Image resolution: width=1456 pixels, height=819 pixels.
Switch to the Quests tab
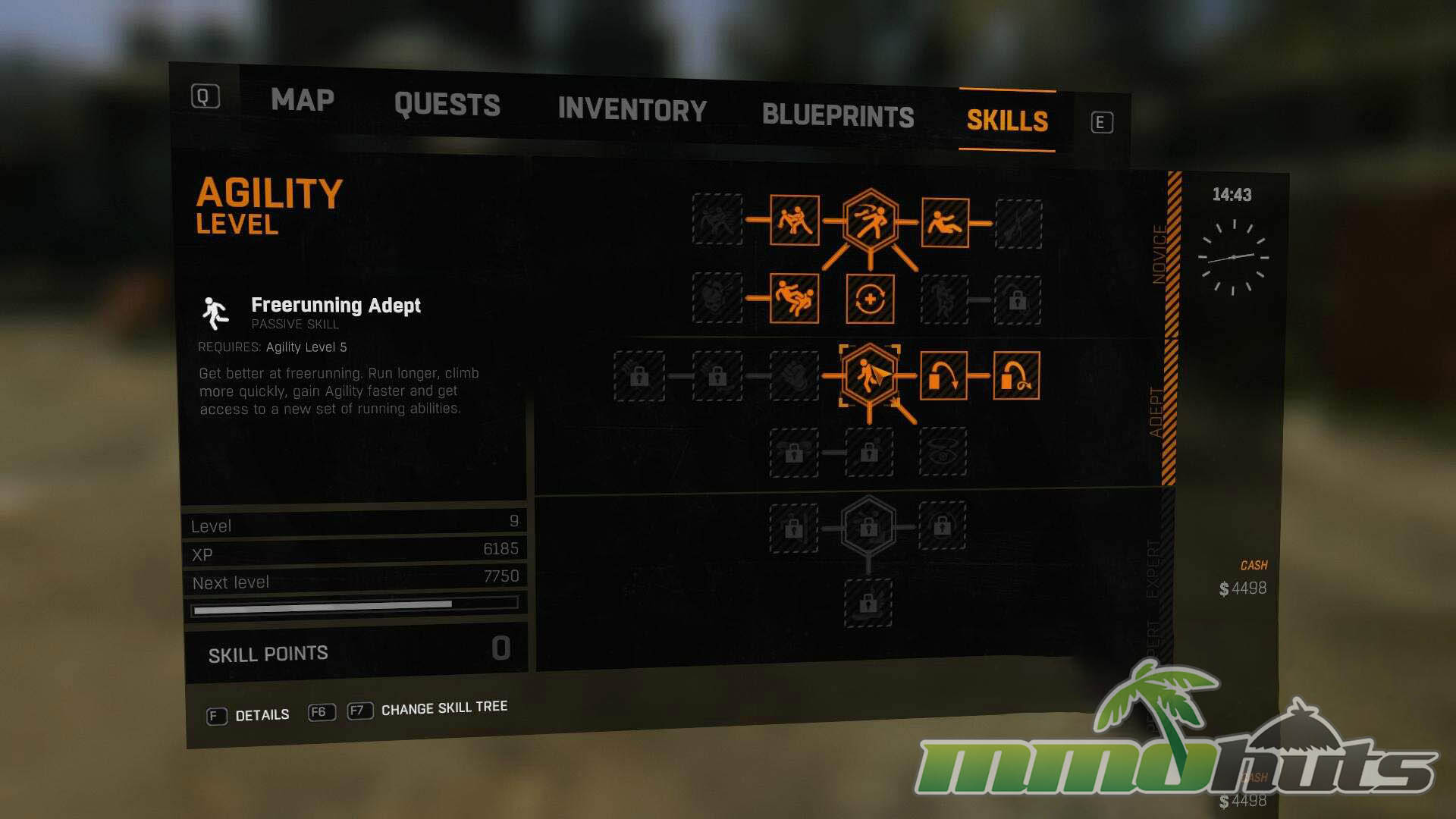(x=447, y=105)
